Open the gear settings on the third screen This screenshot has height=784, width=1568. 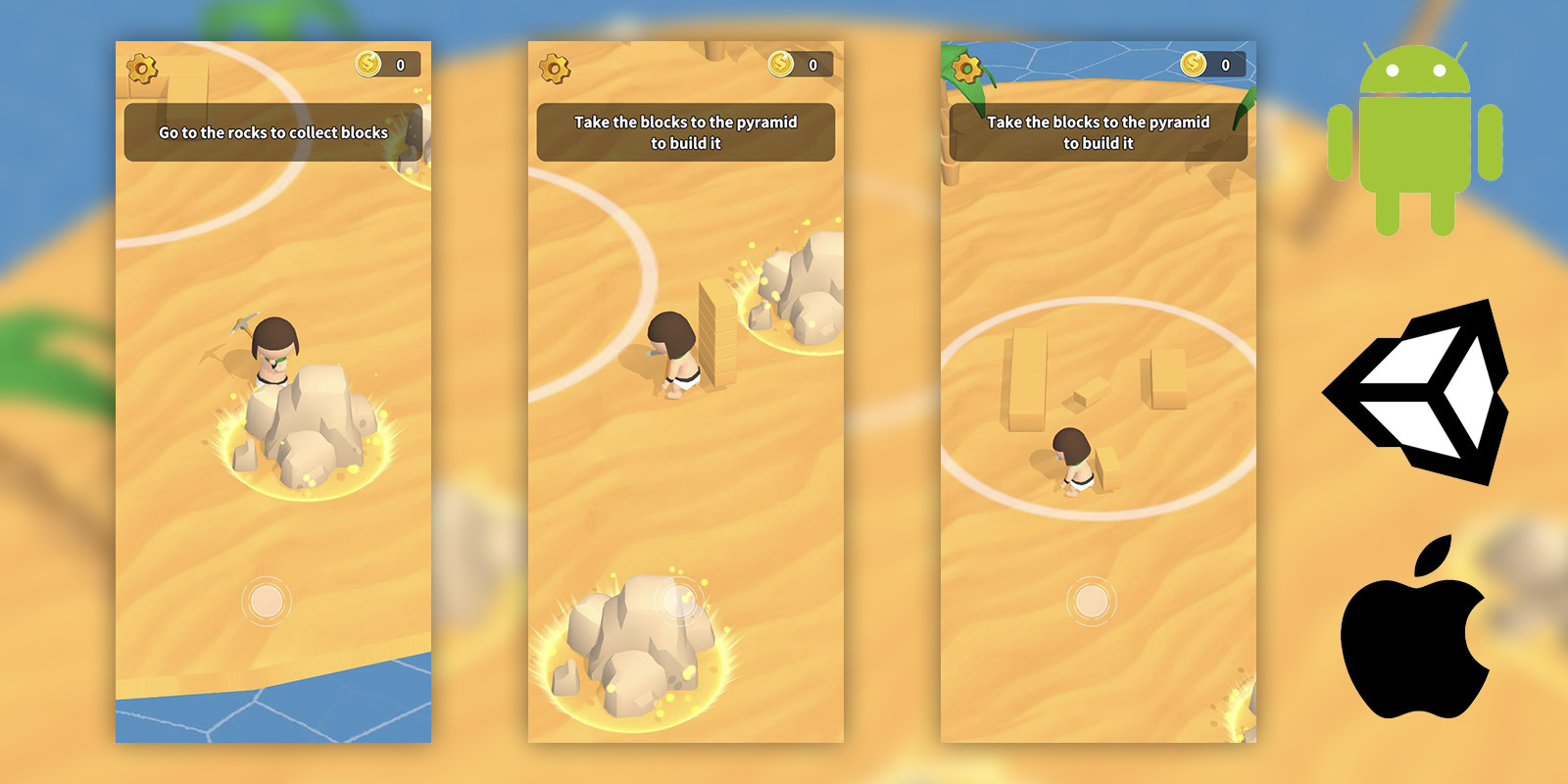[x=965, y=69]
